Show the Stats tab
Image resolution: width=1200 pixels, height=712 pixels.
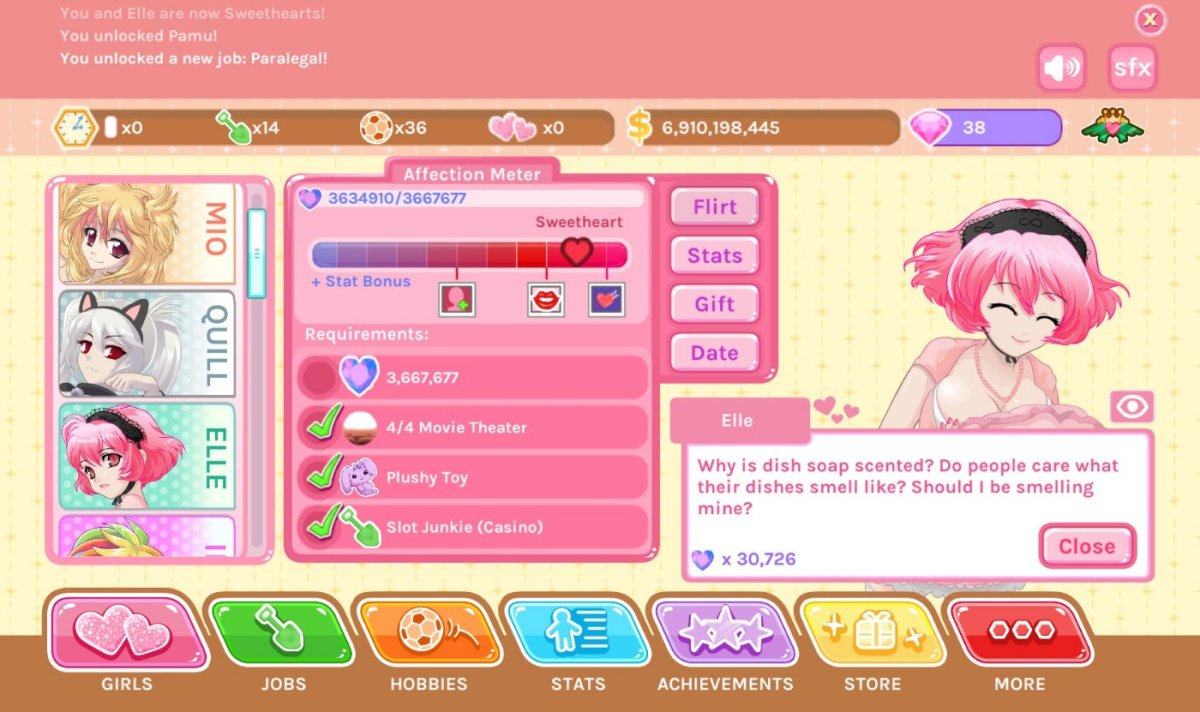click(x=577, y=633)
